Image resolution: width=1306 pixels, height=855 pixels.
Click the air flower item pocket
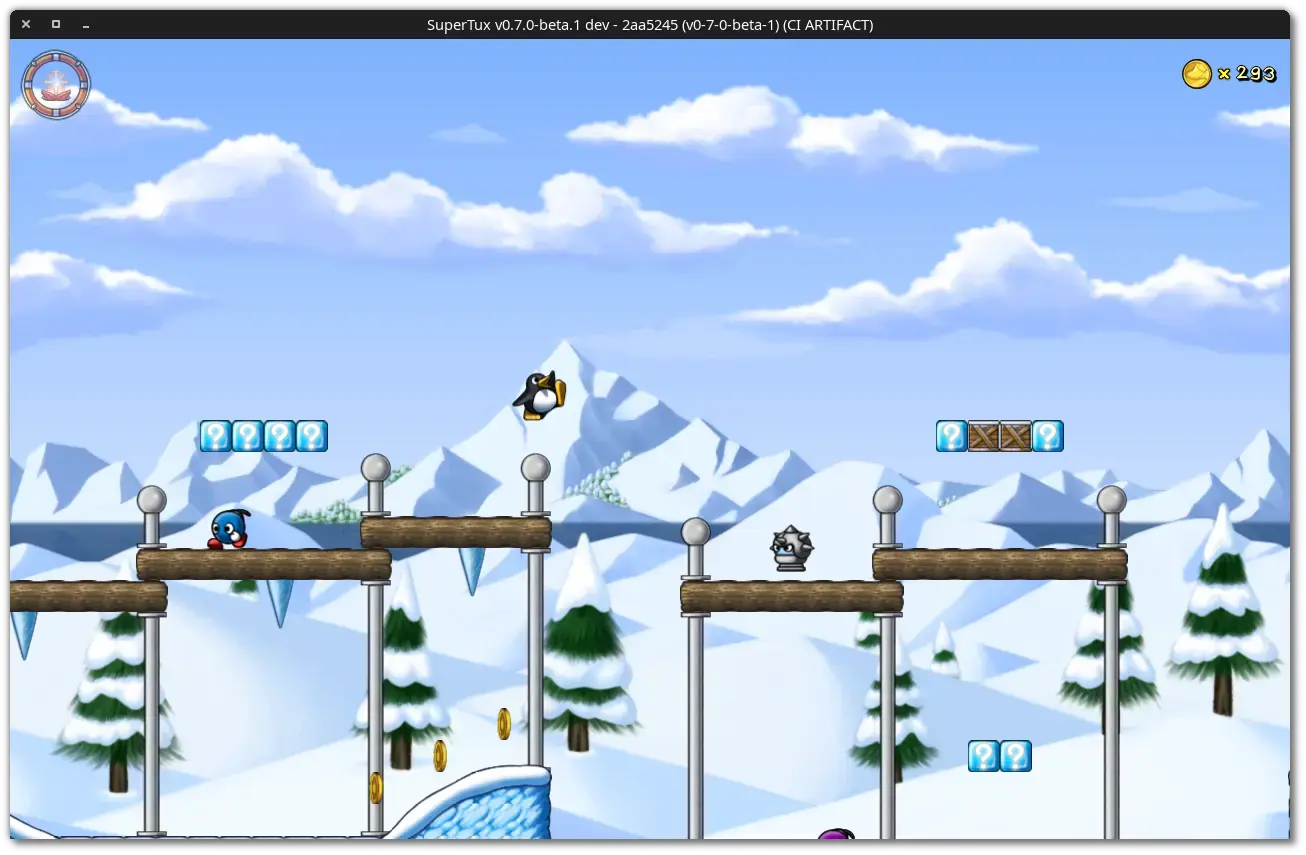point(56,85)
